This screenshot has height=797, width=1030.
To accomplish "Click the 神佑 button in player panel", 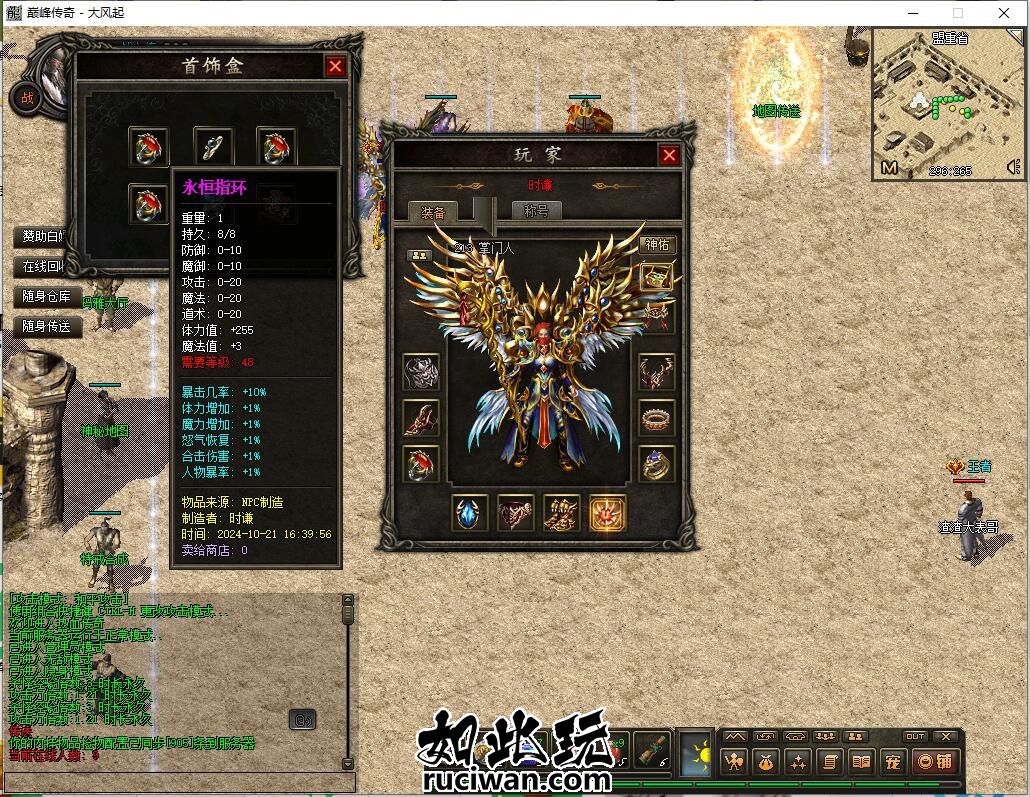I will [657, 244].
